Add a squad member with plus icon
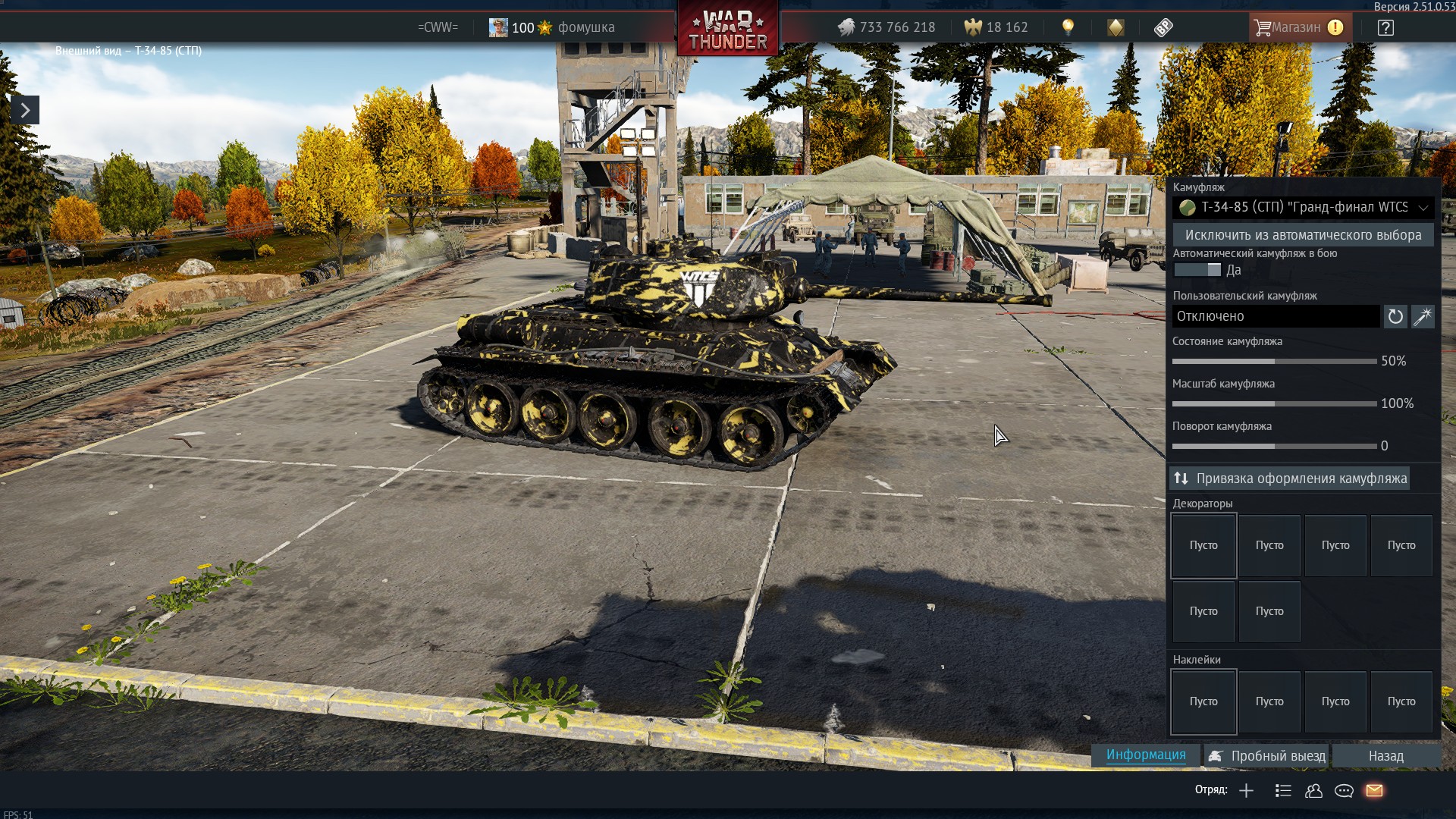This screenshot has height=819, width=1456. pyautogui.click(x=1246, y=791)
